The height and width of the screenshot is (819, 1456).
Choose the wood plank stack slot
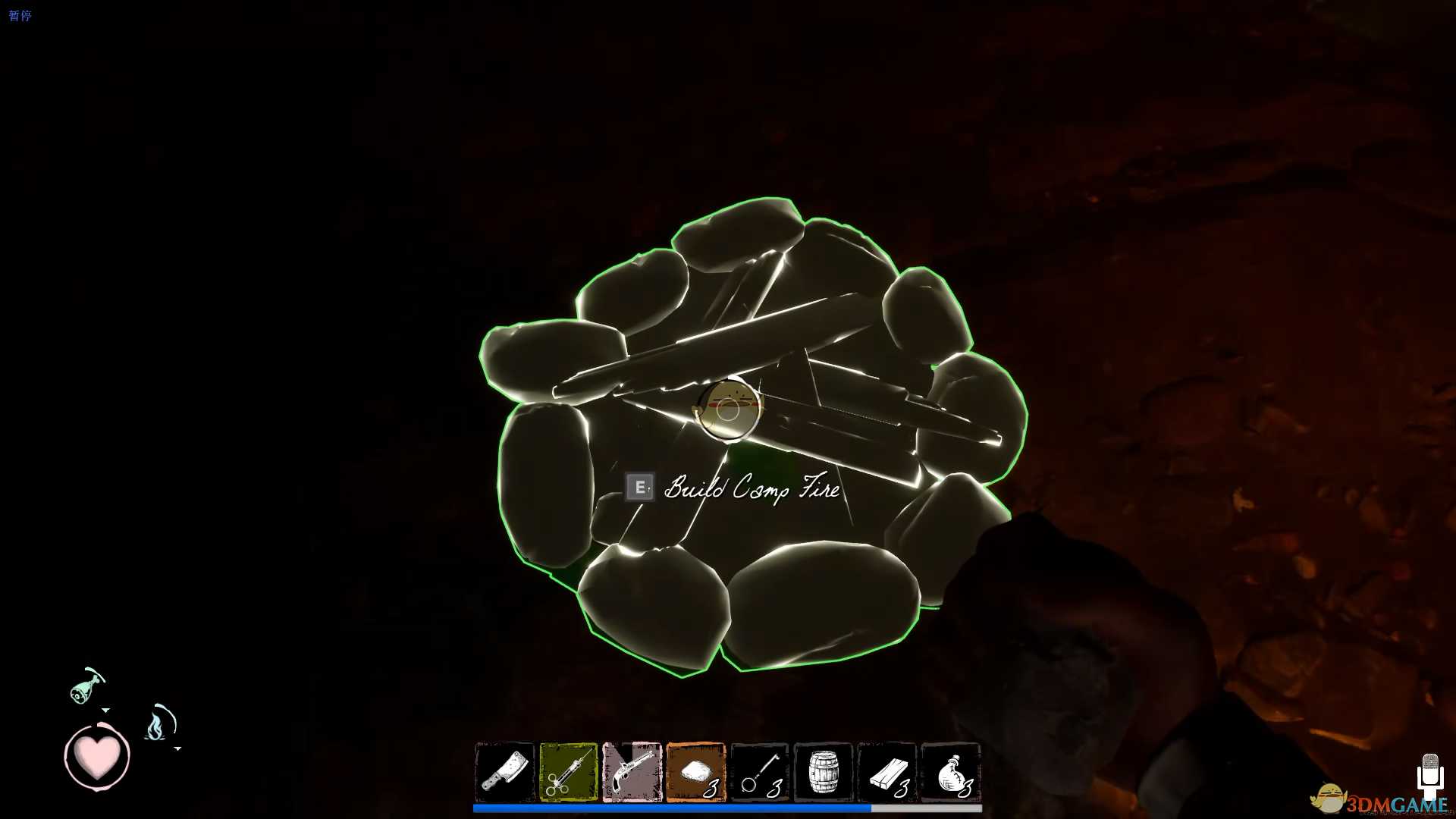(x=887, y=772)
